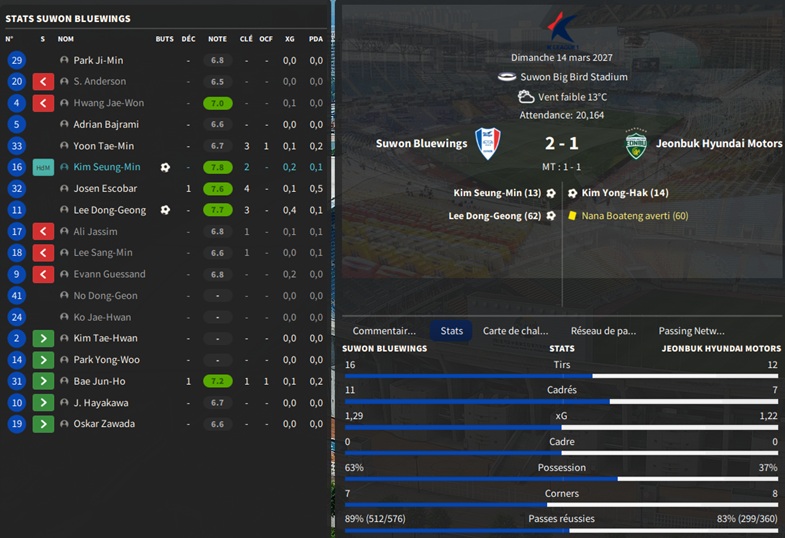Sort the list by BUTS column
The image size is (785, 538).
pos(164,39)
